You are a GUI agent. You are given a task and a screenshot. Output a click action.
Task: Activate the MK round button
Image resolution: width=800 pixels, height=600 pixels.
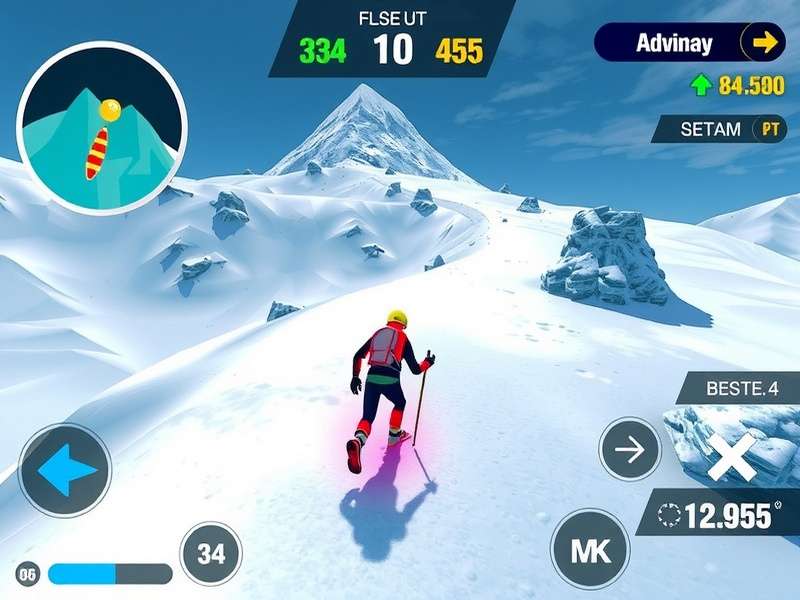[x=590, y=548]
